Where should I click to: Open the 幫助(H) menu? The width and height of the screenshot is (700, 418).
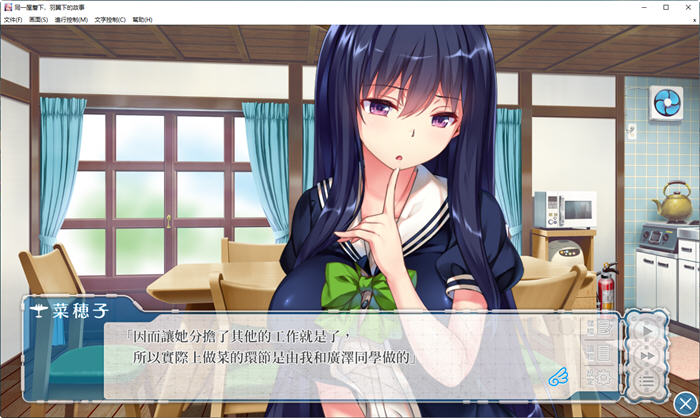143,19
